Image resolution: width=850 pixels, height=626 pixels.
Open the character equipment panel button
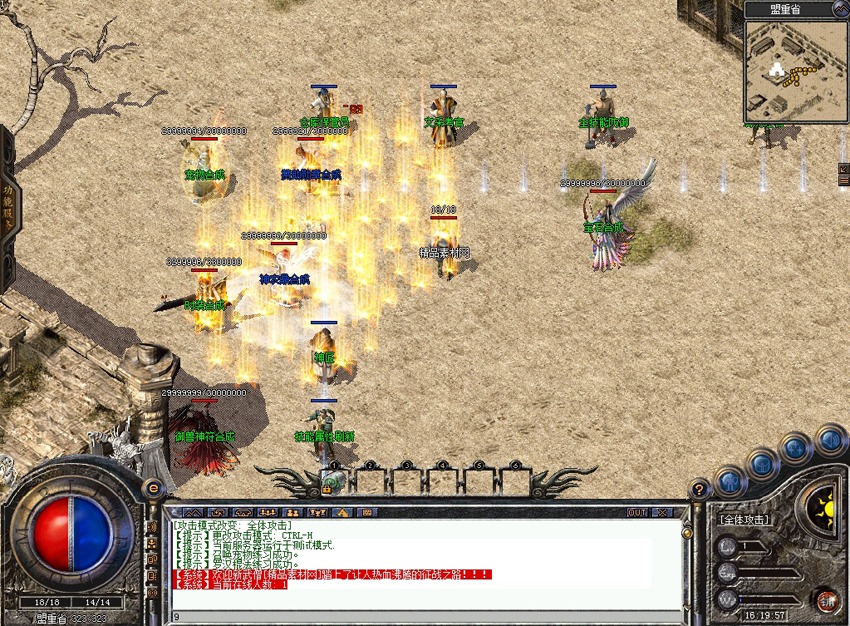[729, 482]
